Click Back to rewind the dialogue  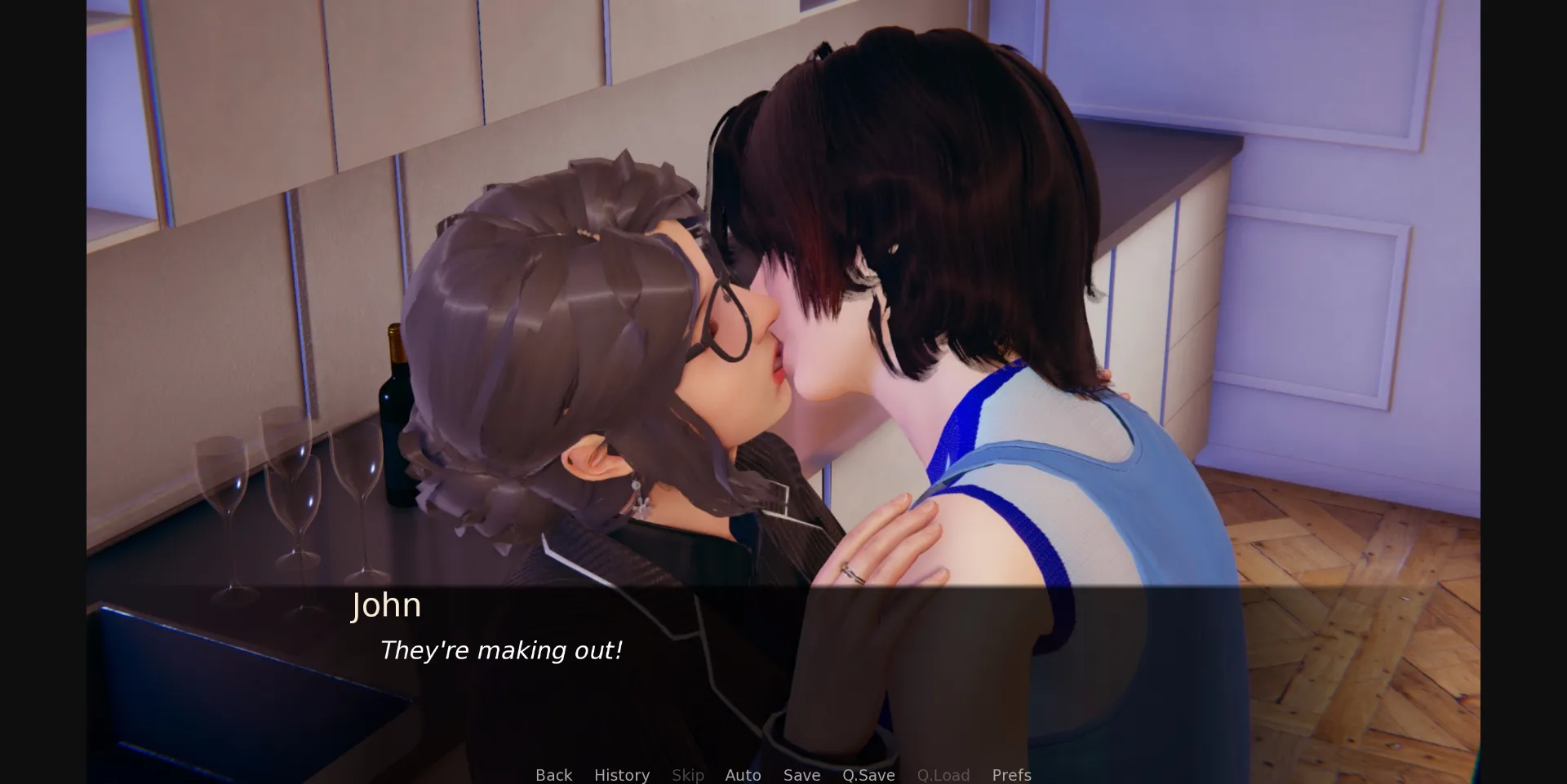(x=553, y=775)
